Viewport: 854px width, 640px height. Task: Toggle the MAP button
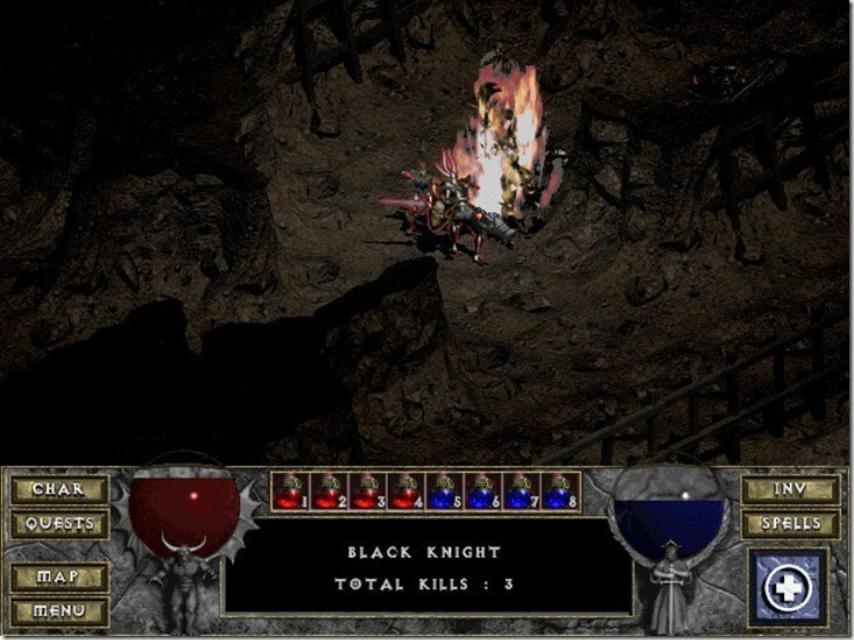(x=59, y=577)
